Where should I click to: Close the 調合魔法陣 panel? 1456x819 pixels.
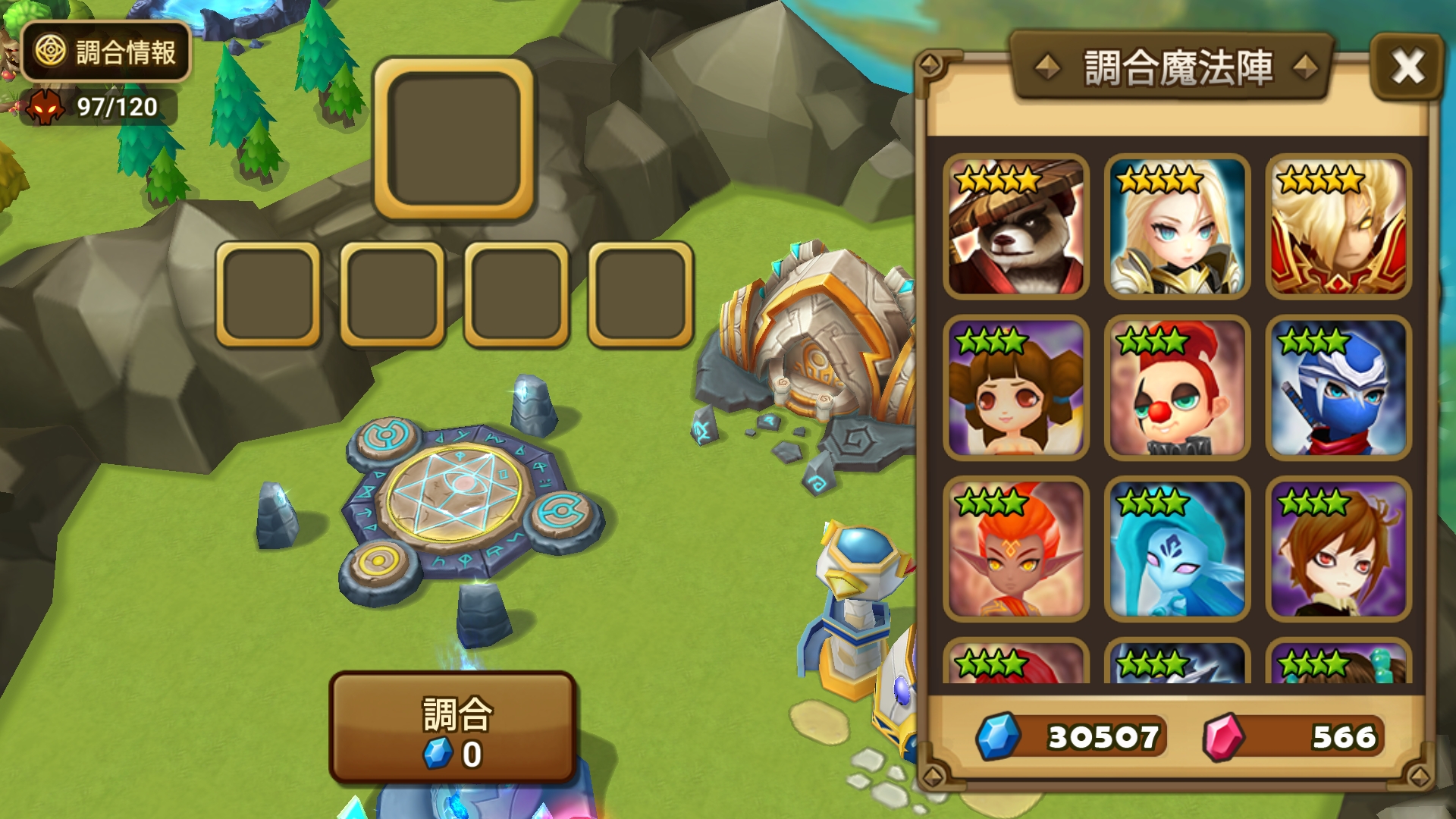tap(1407, 67)
